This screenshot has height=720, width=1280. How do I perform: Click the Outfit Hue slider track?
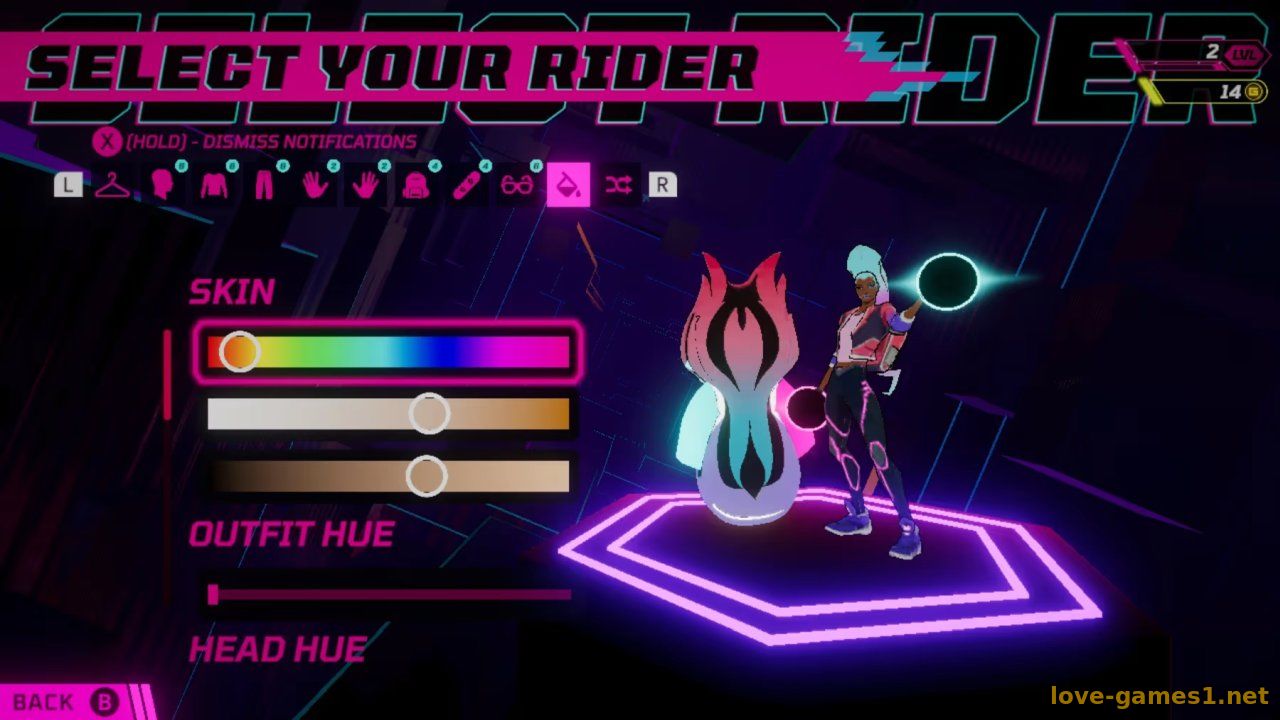pos(390,595)
